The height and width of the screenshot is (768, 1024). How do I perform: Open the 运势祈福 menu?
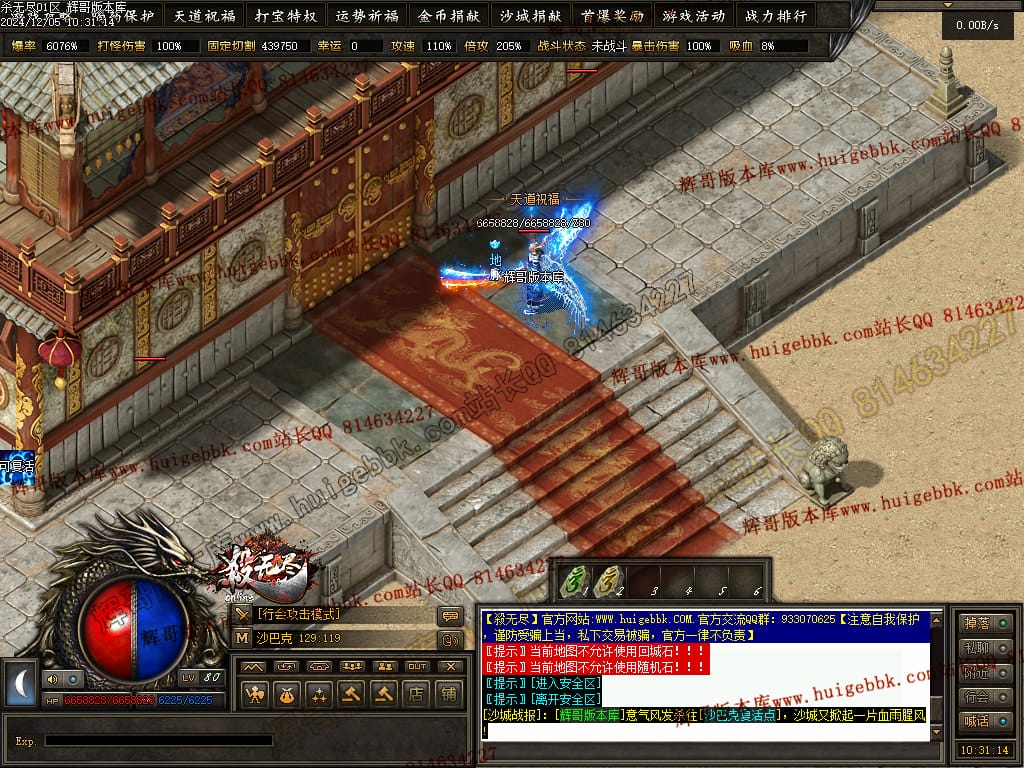pyautogui.click(x=367, y=16)
